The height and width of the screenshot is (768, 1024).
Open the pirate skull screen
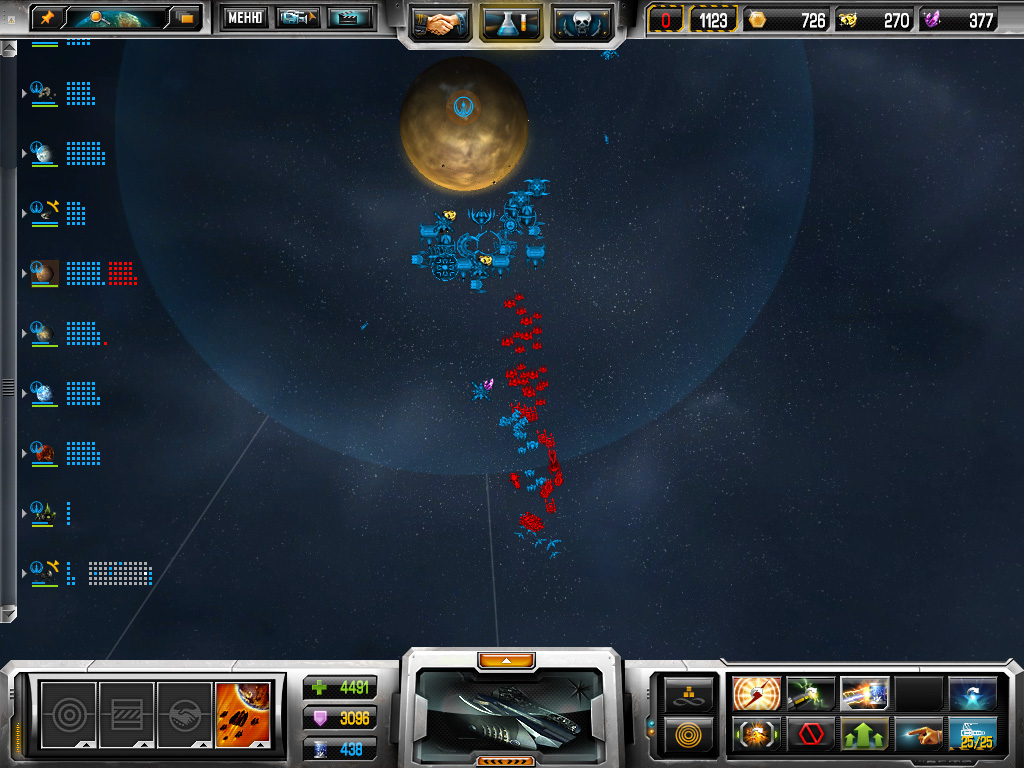[581, 22]
